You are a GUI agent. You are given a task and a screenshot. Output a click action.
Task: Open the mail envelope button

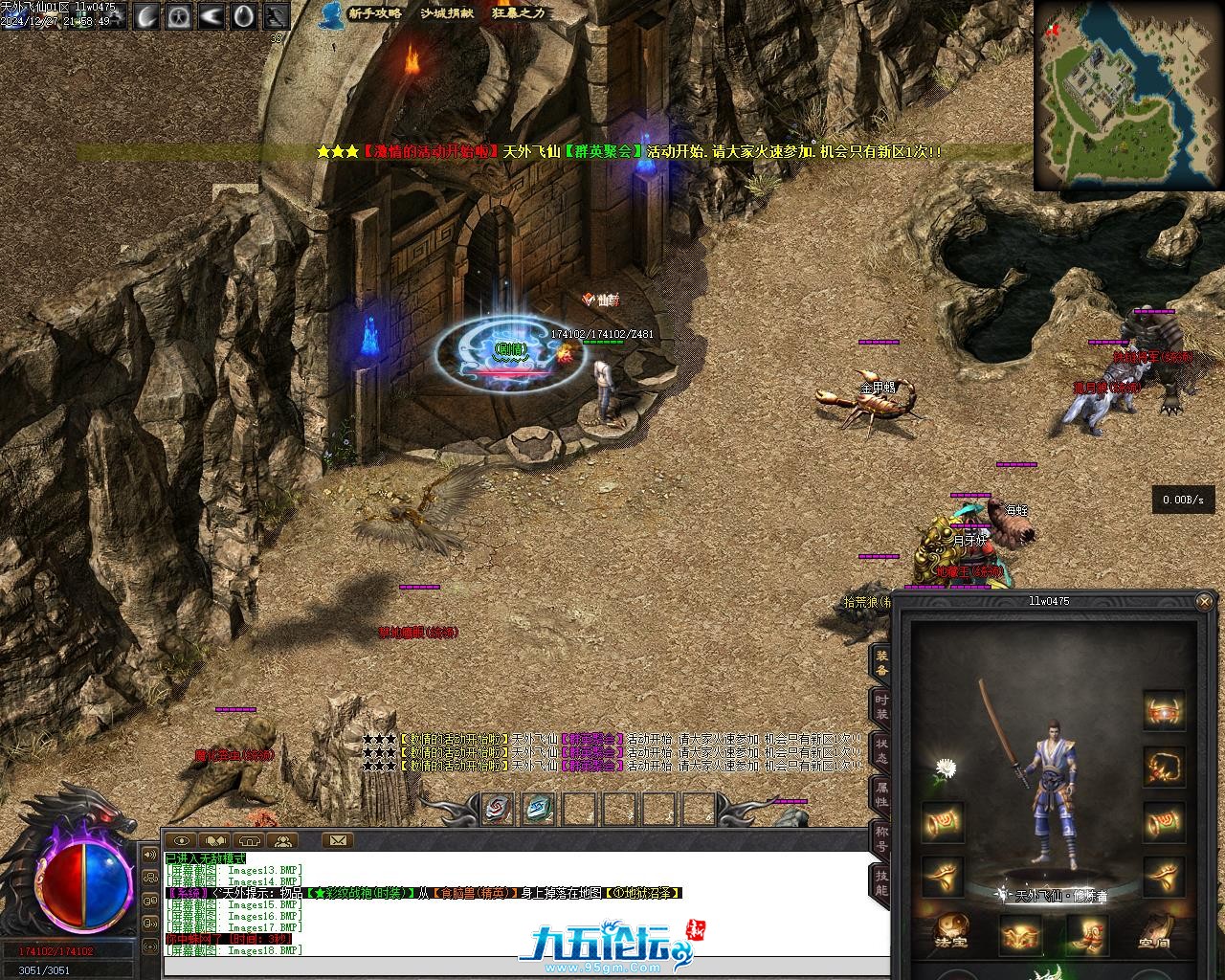[338, 840]
